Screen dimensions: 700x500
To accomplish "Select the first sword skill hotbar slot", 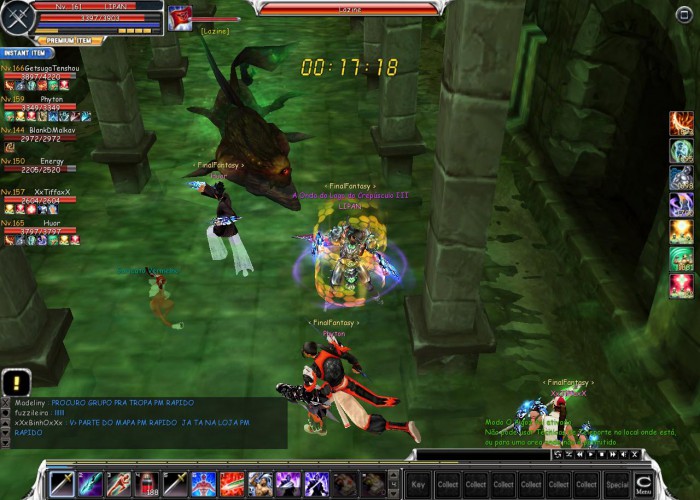I will tap(62, 483).
